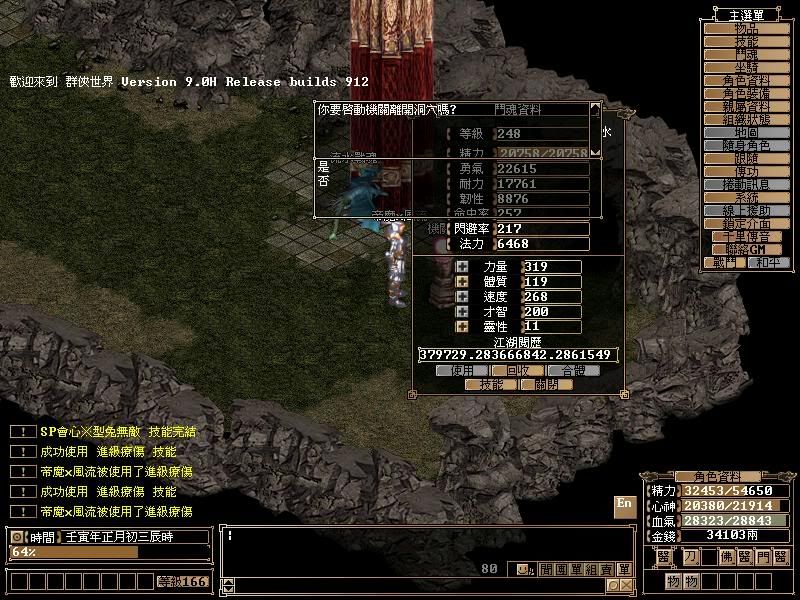
Task: Answer 否 to the leave-cave prompt
Action: [323, 181]
